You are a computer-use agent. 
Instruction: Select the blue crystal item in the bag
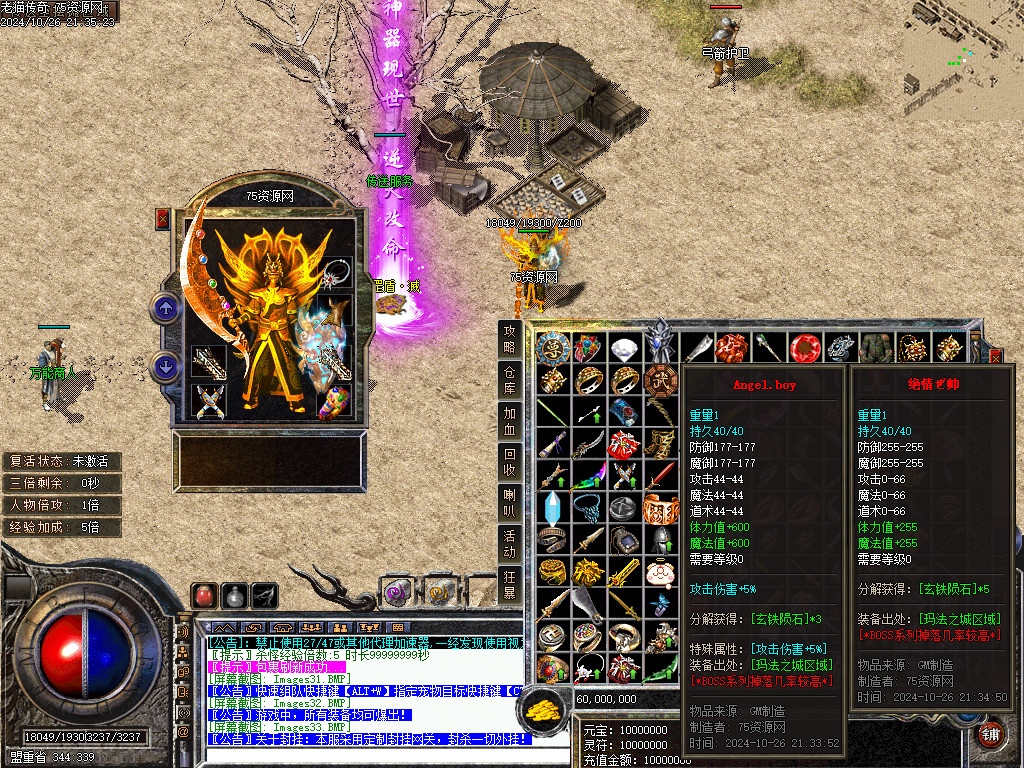coord(552,507)
